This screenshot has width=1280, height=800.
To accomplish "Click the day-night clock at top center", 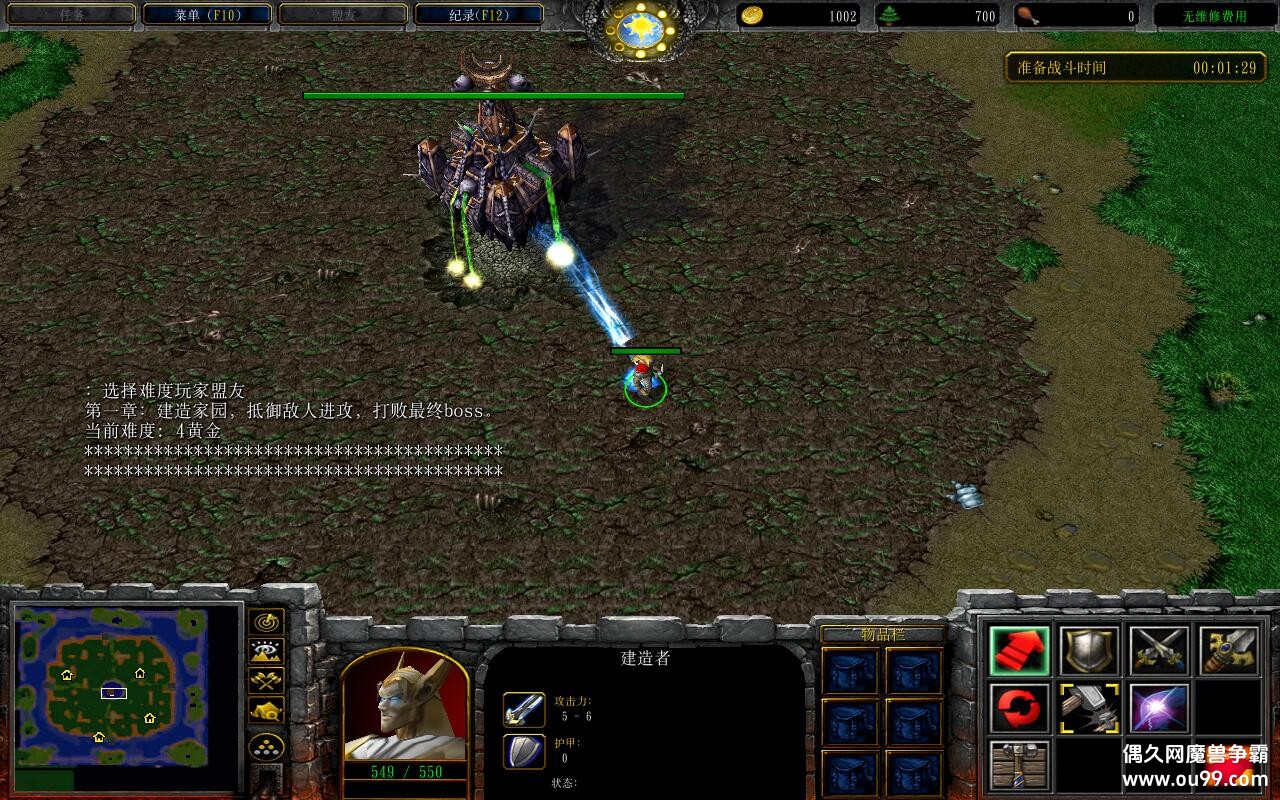I will click(x=640, y=28).
